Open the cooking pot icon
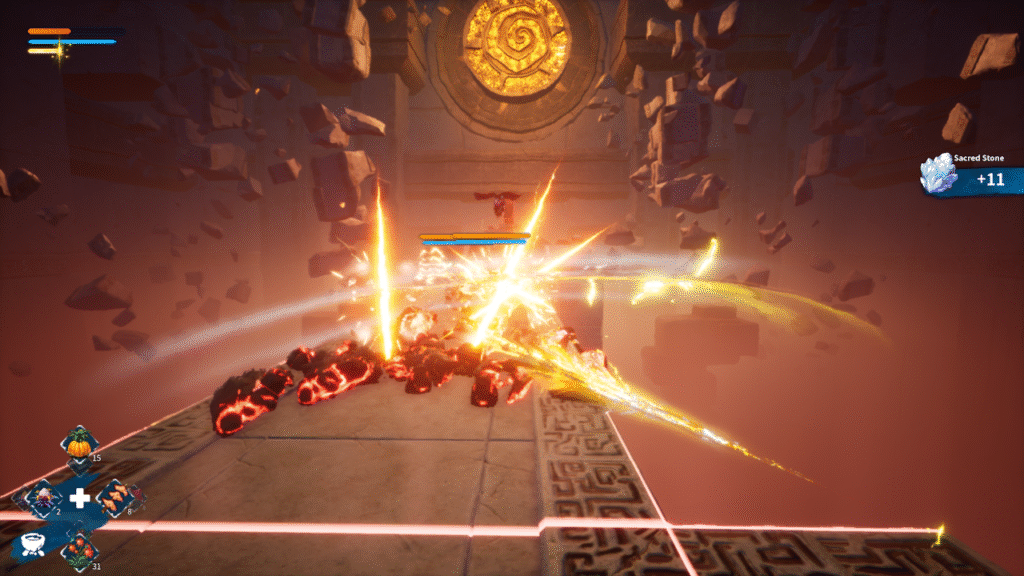 click(31, 545)
